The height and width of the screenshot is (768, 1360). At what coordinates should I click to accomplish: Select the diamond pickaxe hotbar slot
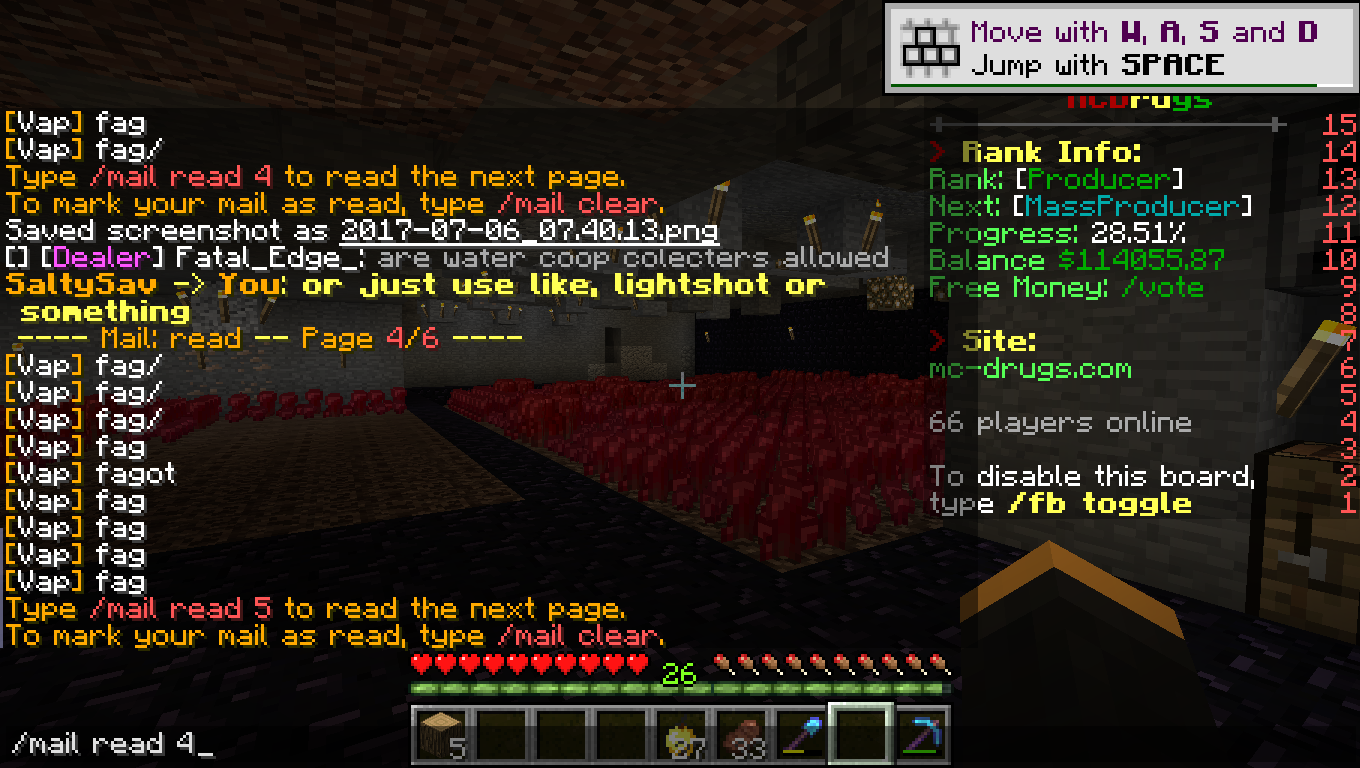coord(921,733)
